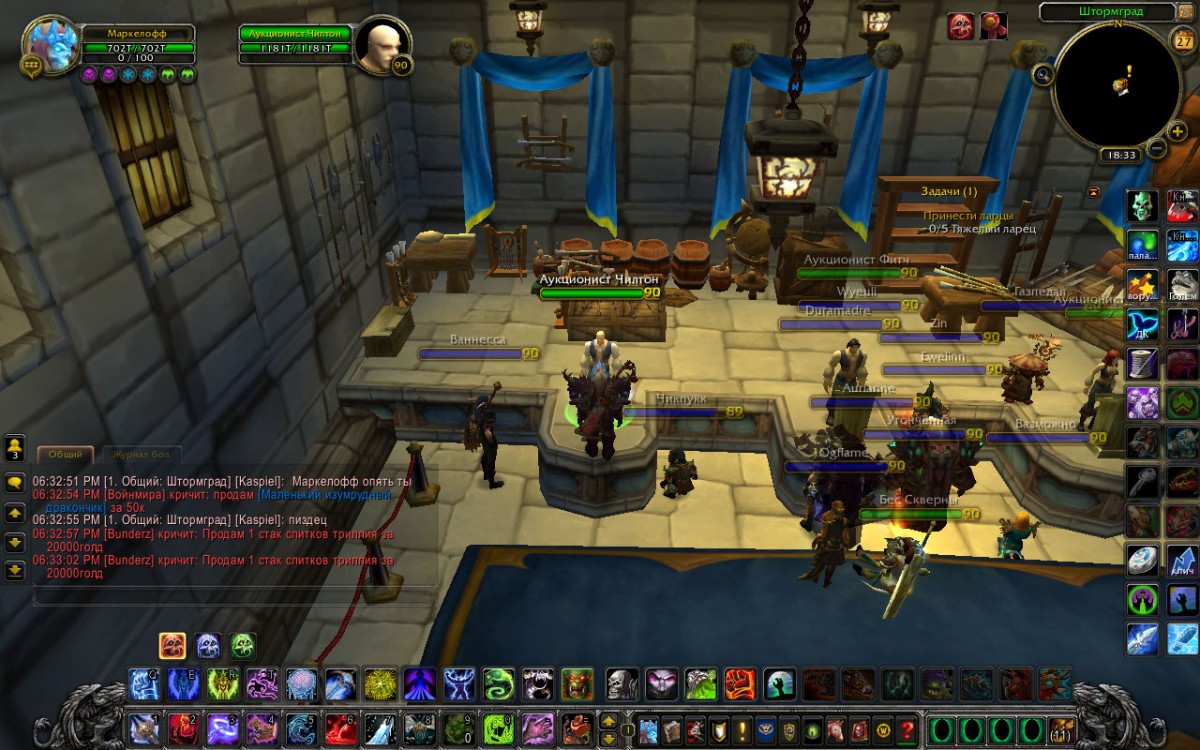1200x750 pixels.
Task: Open the calendar button showing 27
Action: pos(1182,41)
